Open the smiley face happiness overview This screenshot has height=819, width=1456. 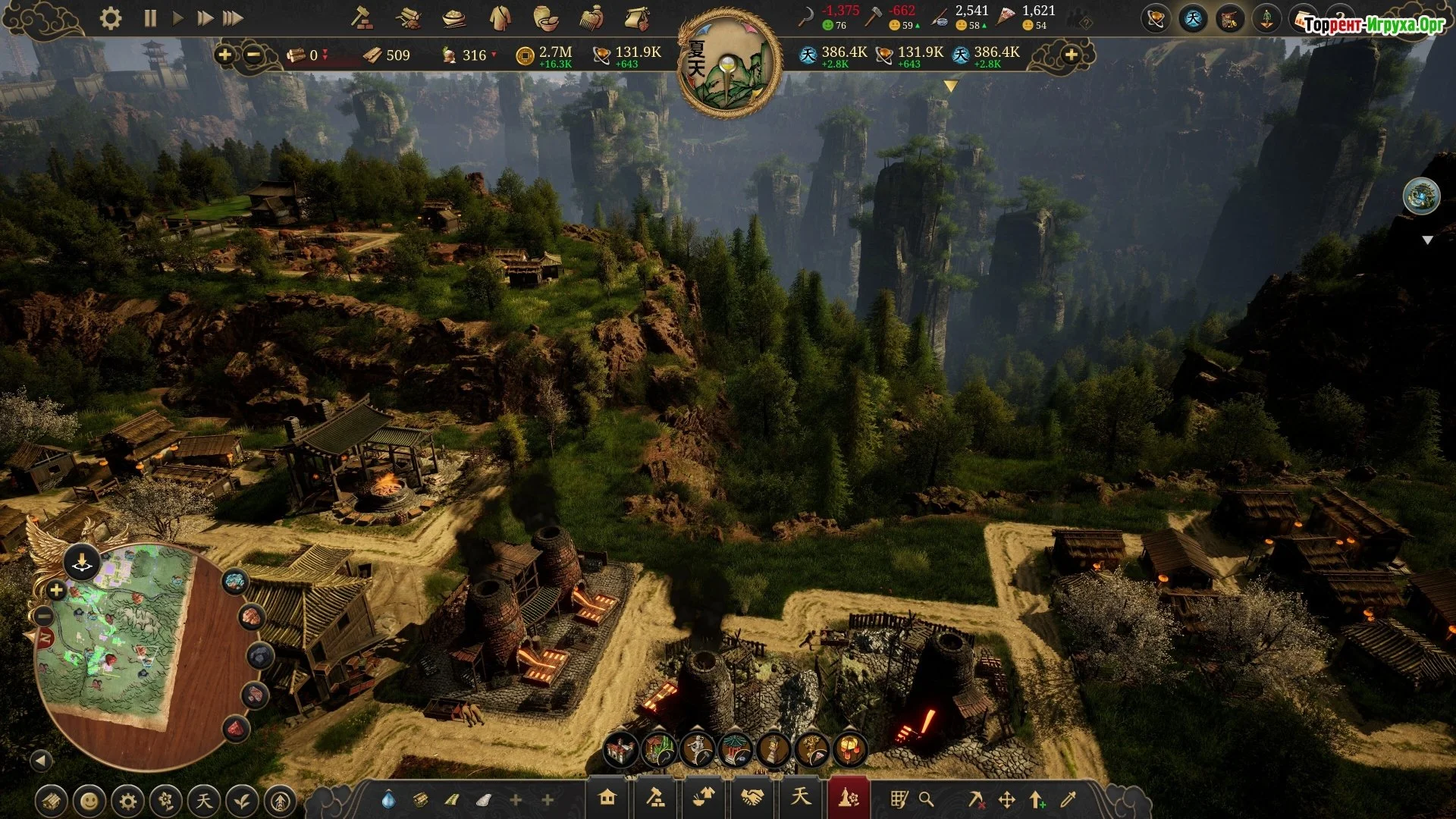(89, 801)
